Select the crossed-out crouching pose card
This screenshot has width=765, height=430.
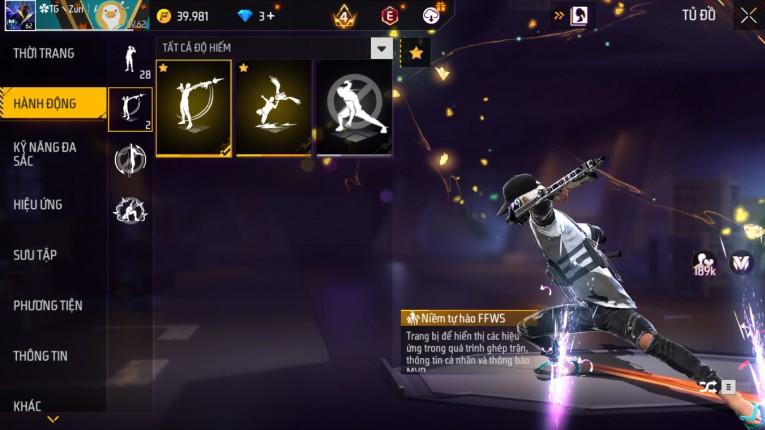pos(354,108)
